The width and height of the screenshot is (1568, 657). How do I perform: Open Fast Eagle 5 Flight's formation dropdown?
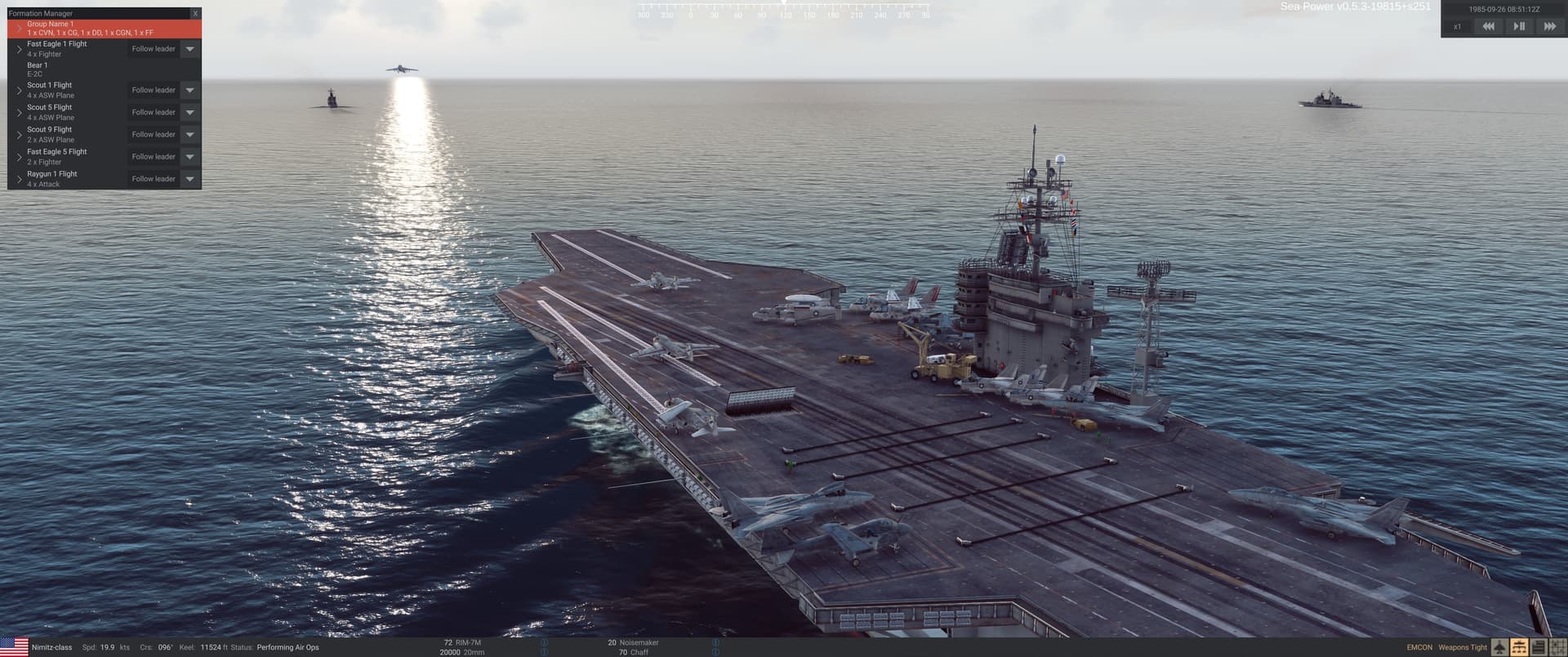click(189, 156)
